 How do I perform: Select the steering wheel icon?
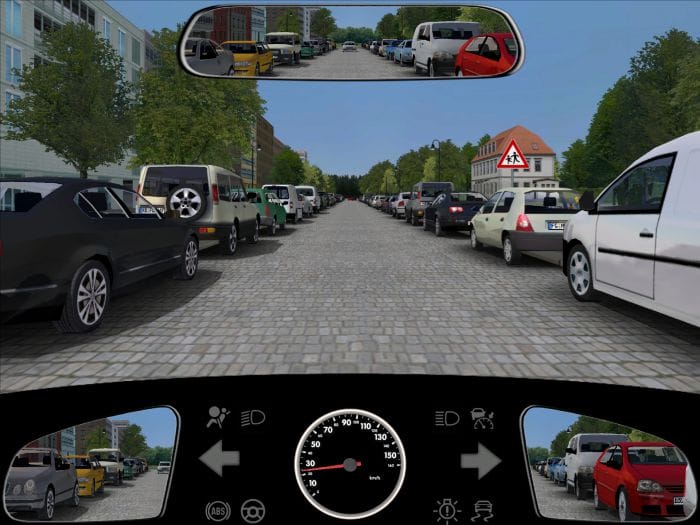pos(253,510)
